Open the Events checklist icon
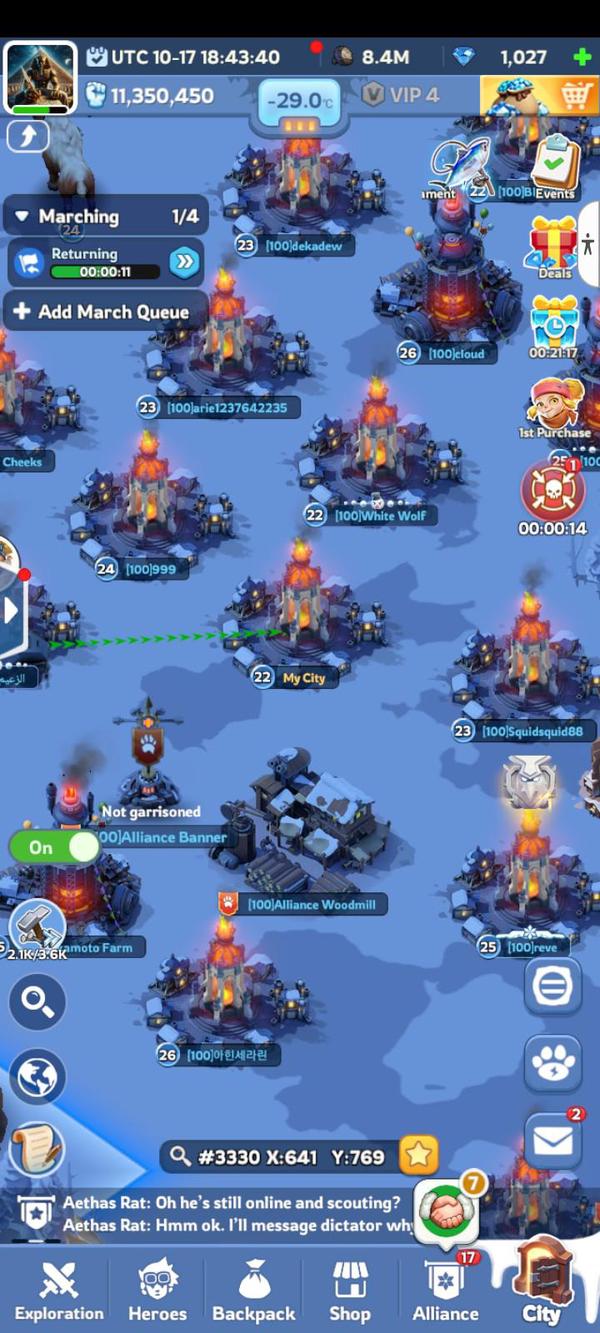 point(555,165)
